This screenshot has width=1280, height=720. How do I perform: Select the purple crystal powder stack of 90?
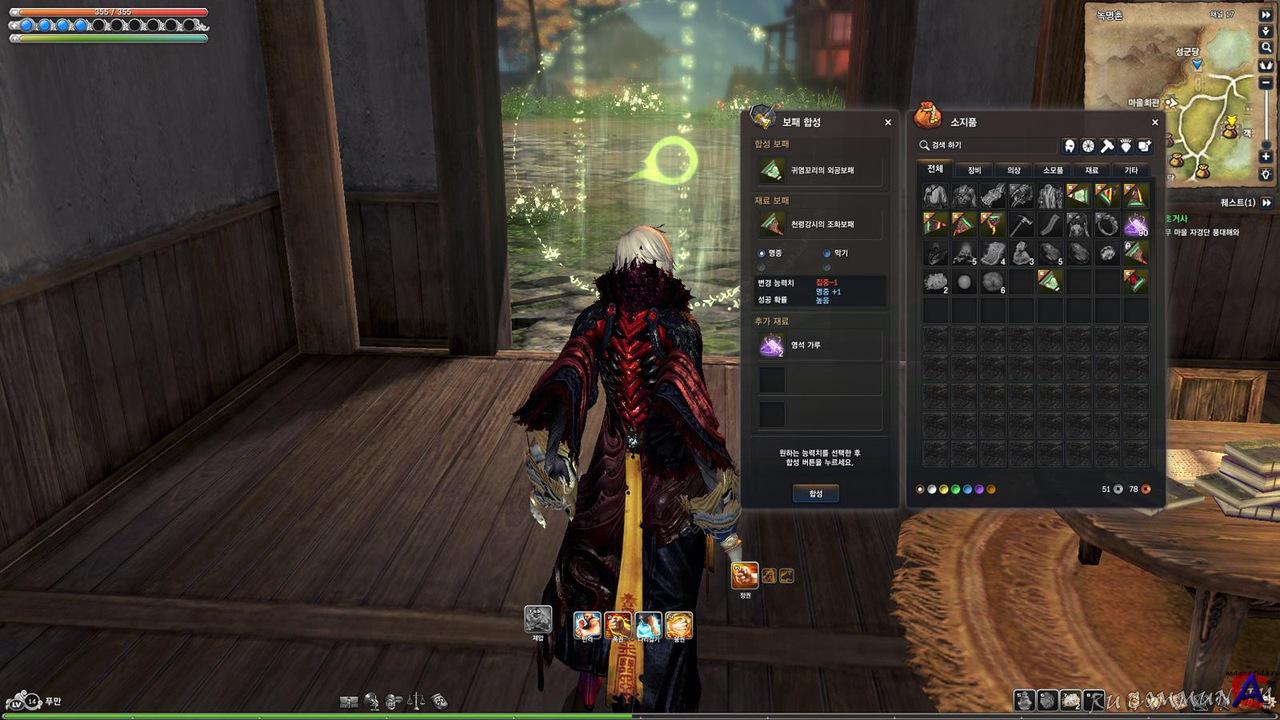1136,224
